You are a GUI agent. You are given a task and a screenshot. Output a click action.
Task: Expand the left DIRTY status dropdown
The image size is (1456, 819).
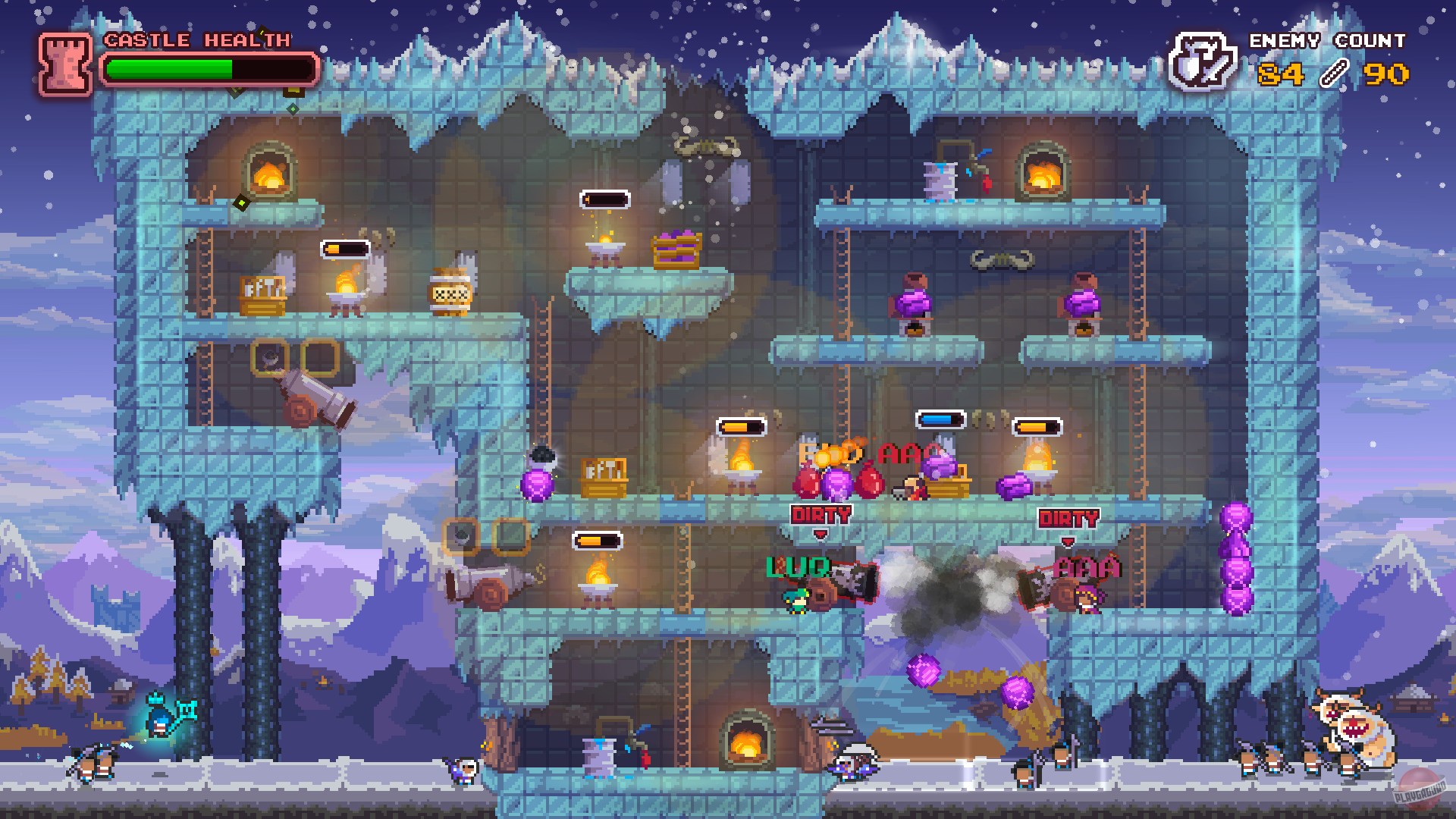pyautogui.click(x=820, y=516)
